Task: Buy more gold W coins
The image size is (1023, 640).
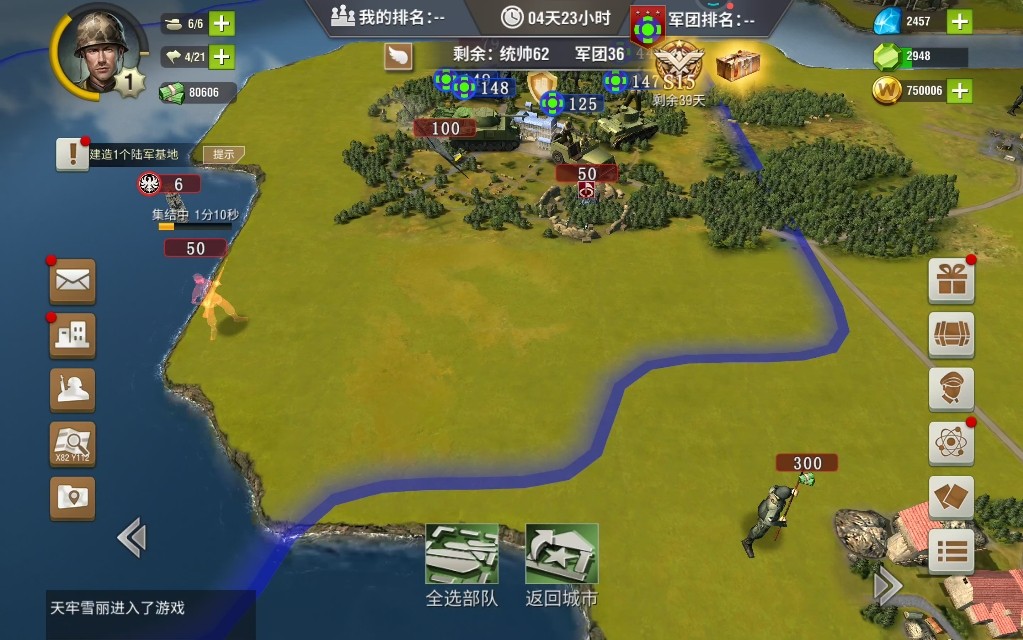Action: (958, 90)
